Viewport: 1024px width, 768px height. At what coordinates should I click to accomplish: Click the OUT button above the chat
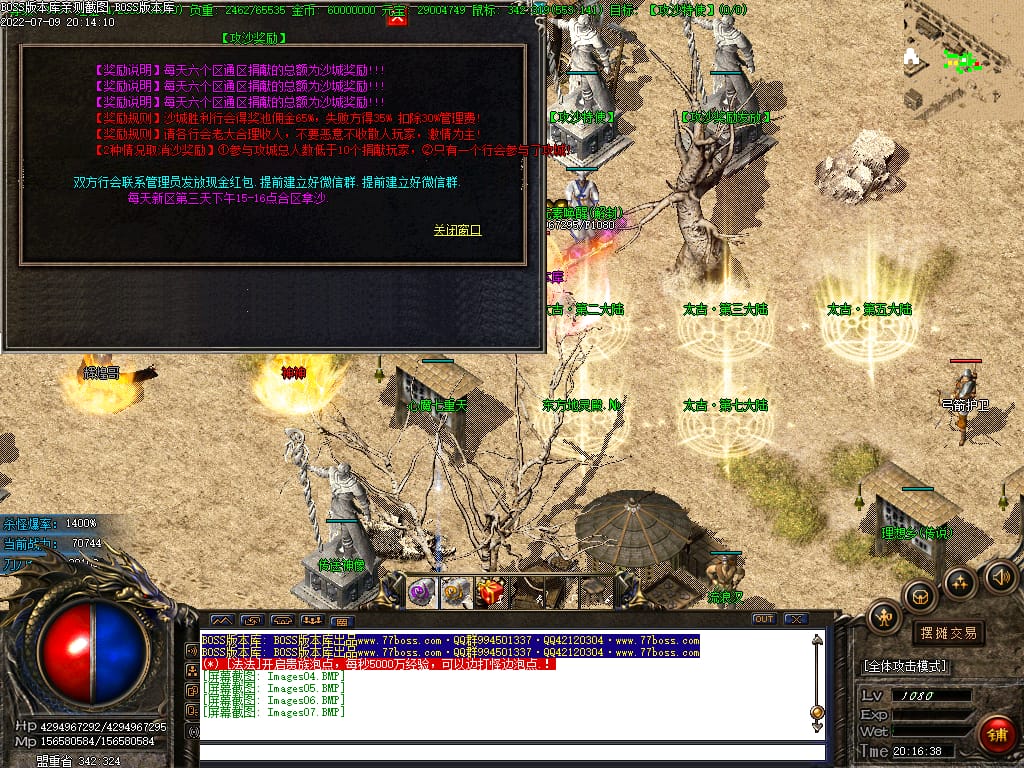point(763,619)
